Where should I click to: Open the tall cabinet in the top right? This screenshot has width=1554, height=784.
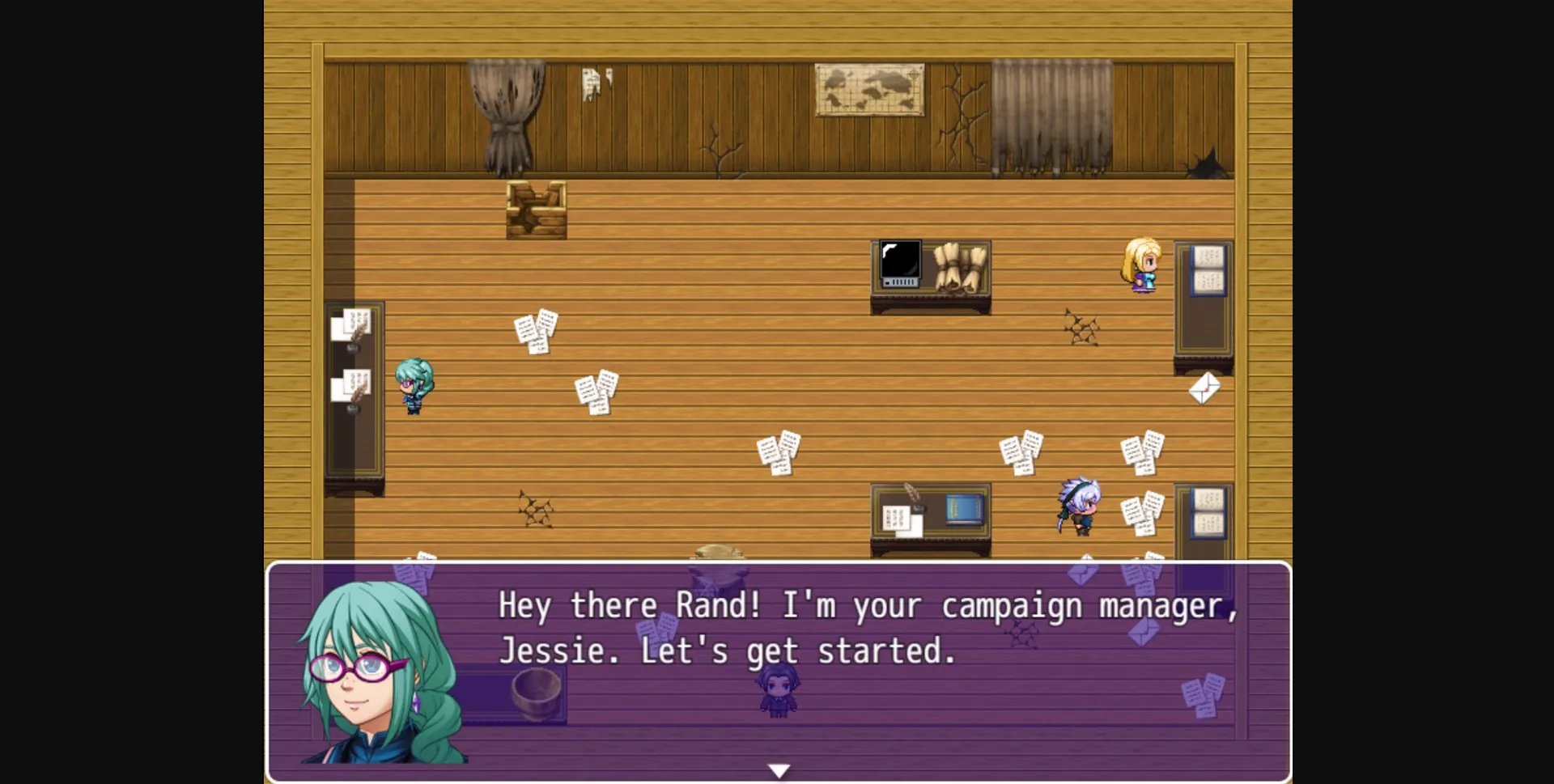point(1204,299)
